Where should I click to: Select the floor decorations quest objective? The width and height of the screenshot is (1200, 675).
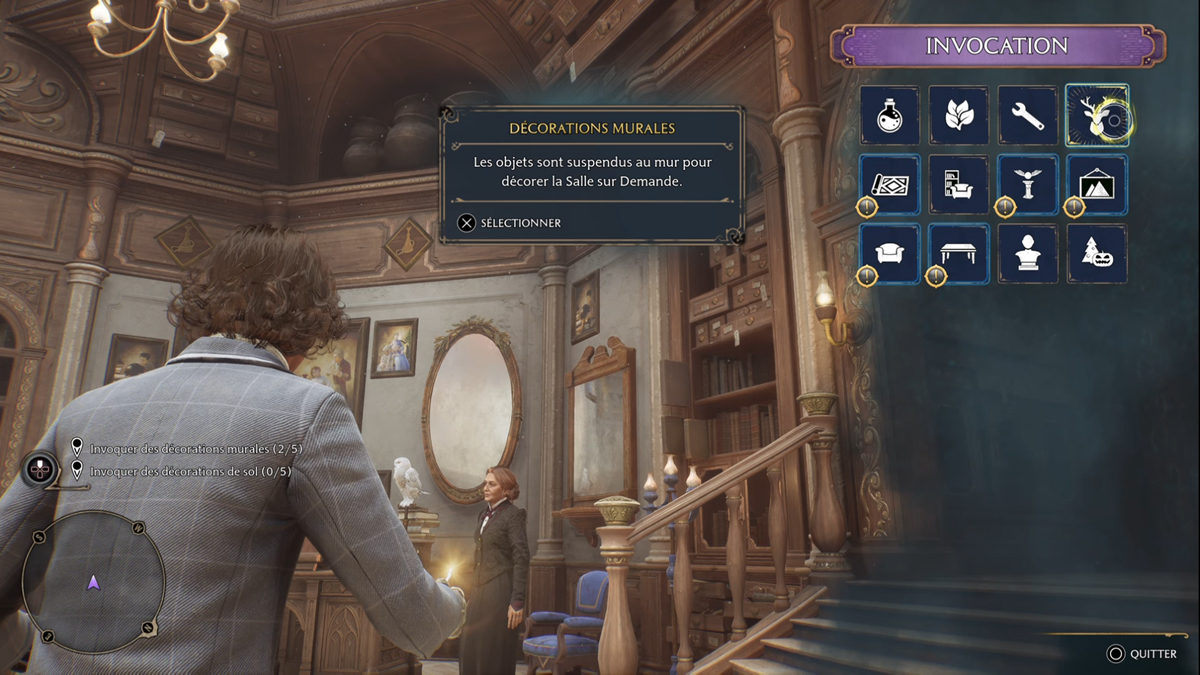pos(190,471)
